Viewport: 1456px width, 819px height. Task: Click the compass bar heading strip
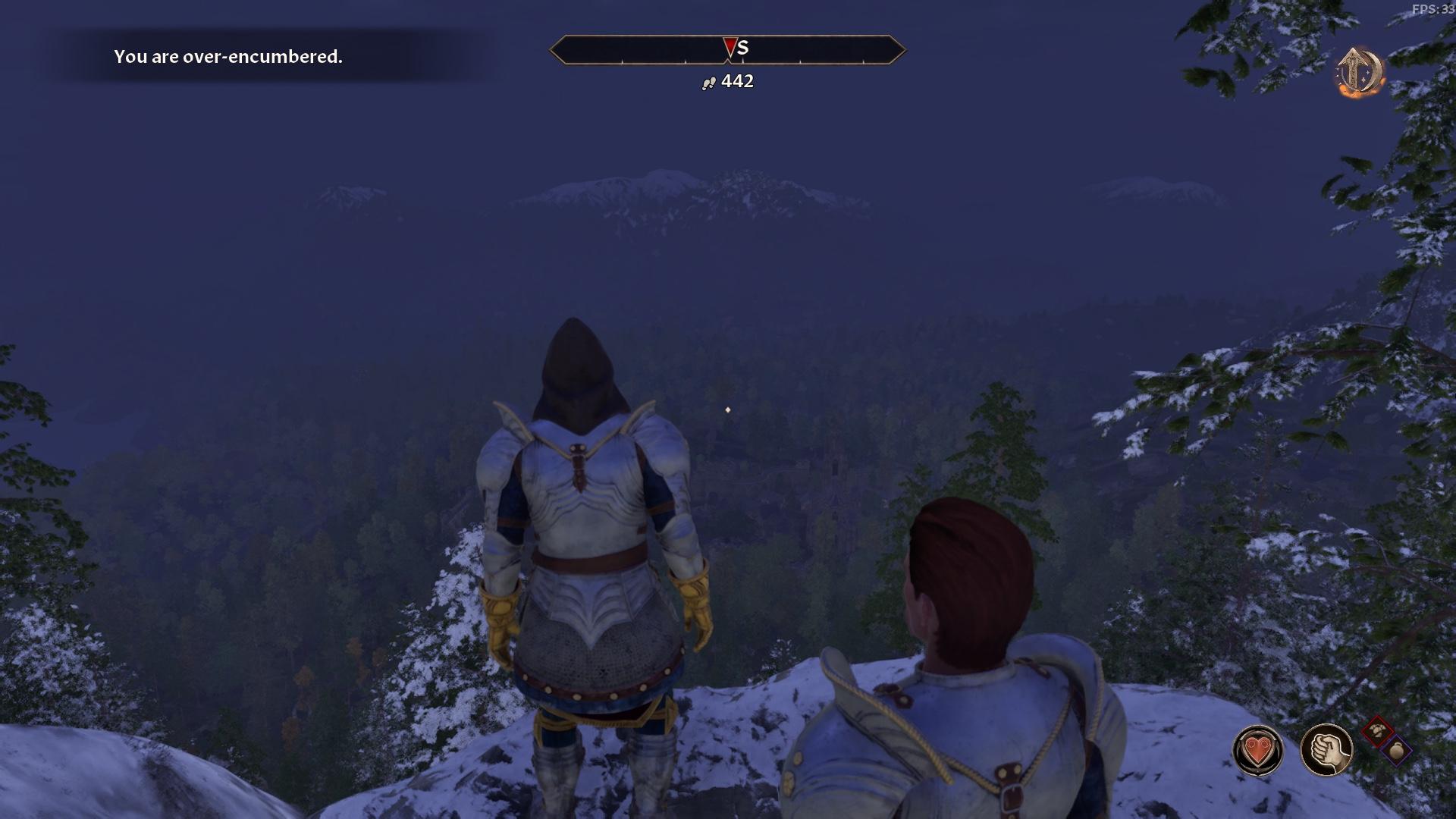(x=727, y=49)
